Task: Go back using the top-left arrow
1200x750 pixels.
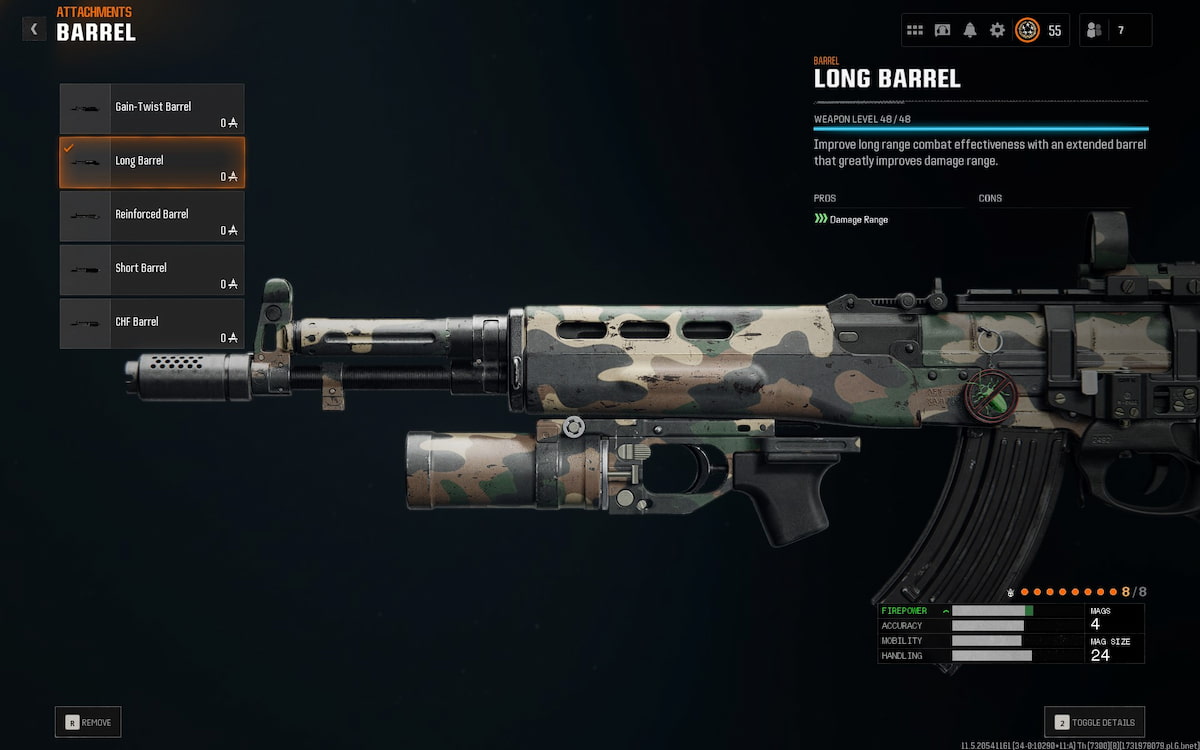Action: (34, 29)
